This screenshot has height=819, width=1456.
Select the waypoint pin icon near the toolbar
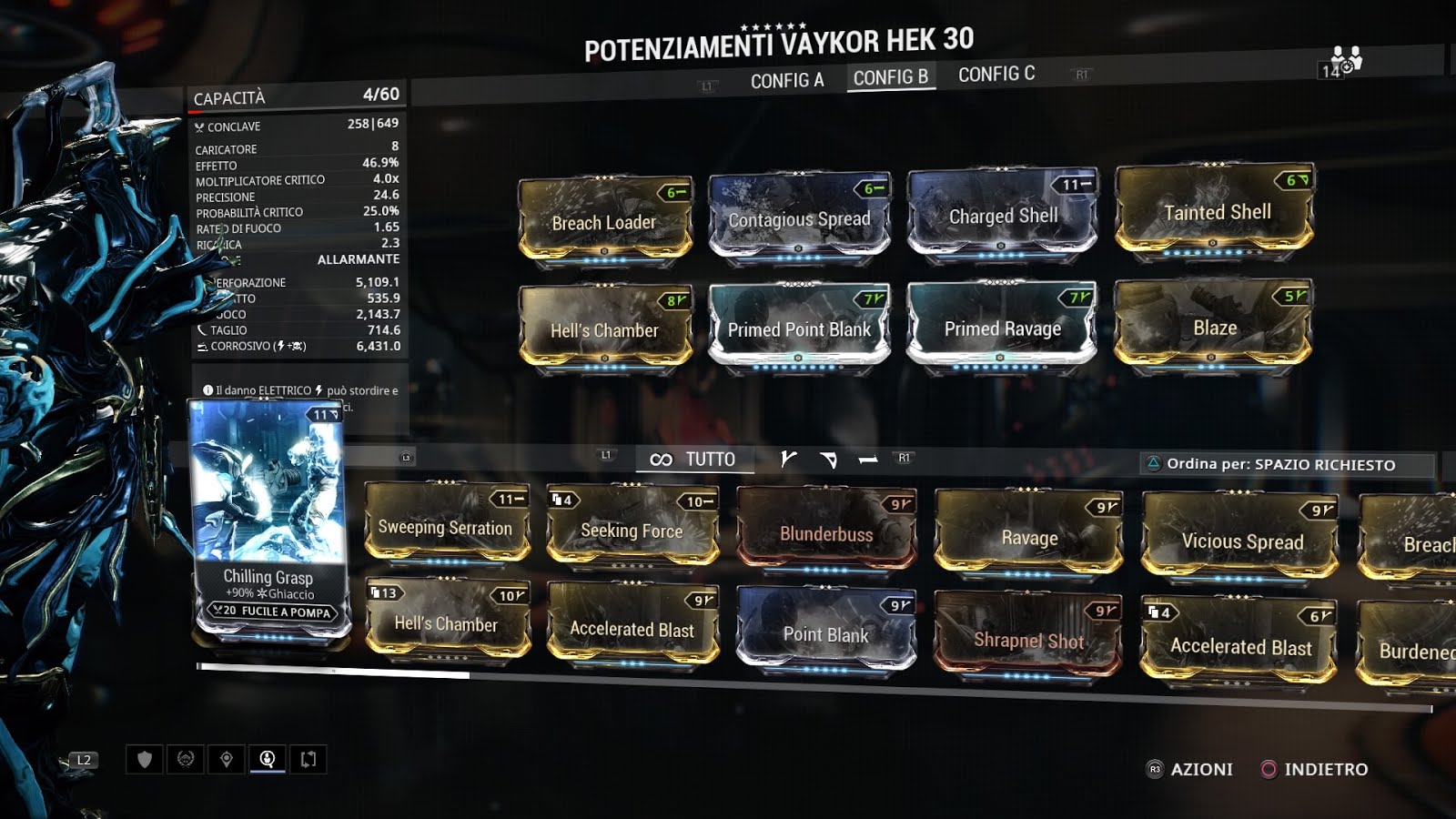click(x=226, y=760)
